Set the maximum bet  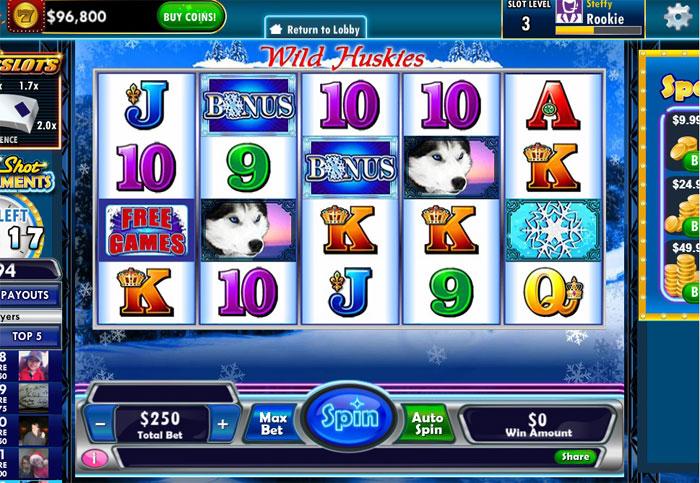click(x=272, y=421)
